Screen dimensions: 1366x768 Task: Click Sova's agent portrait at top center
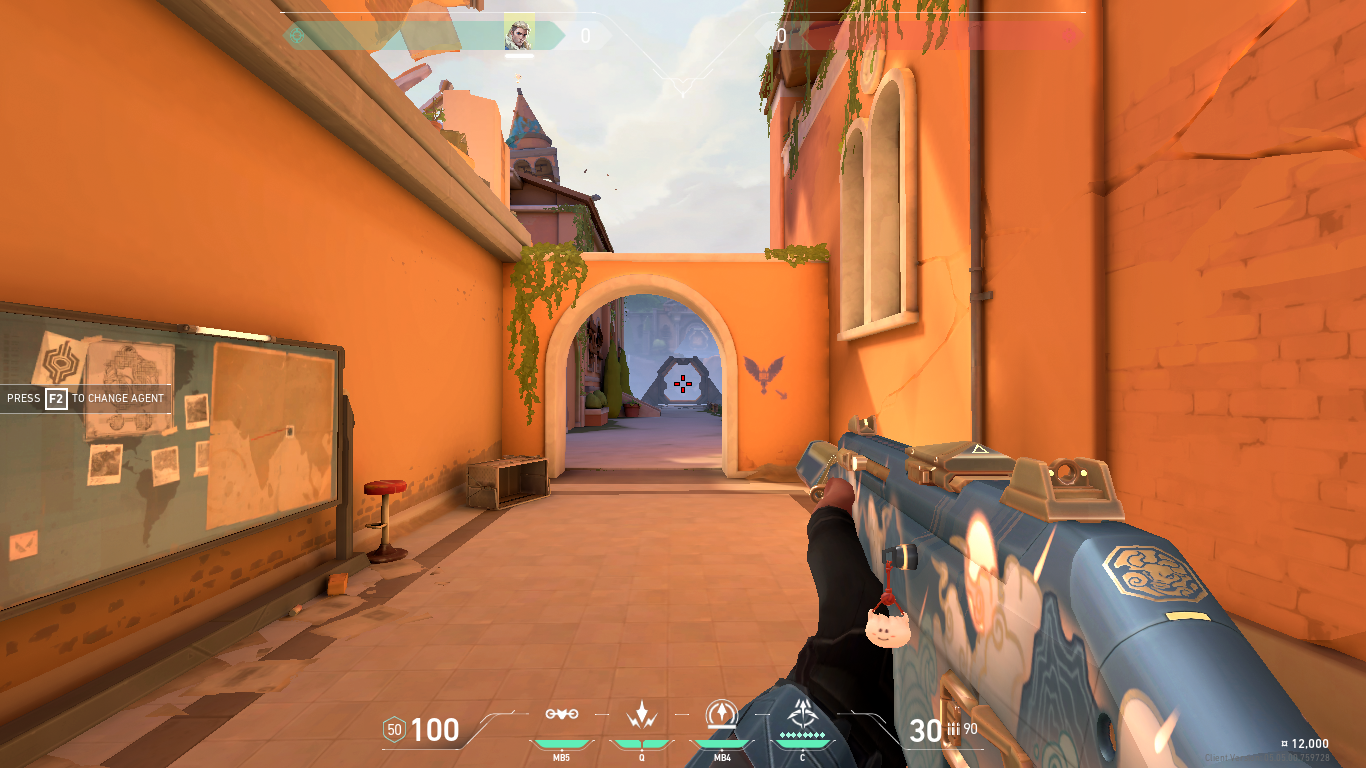pos(520,30)
